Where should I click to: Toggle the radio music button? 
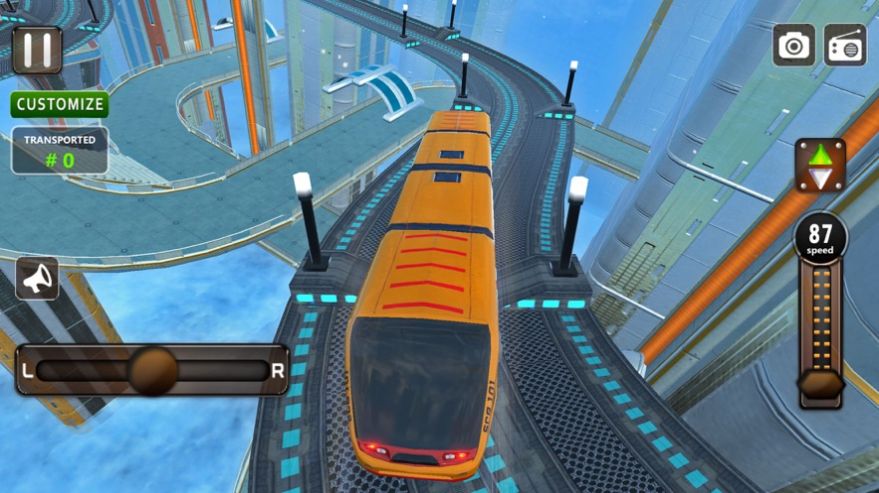coord(845,46)
